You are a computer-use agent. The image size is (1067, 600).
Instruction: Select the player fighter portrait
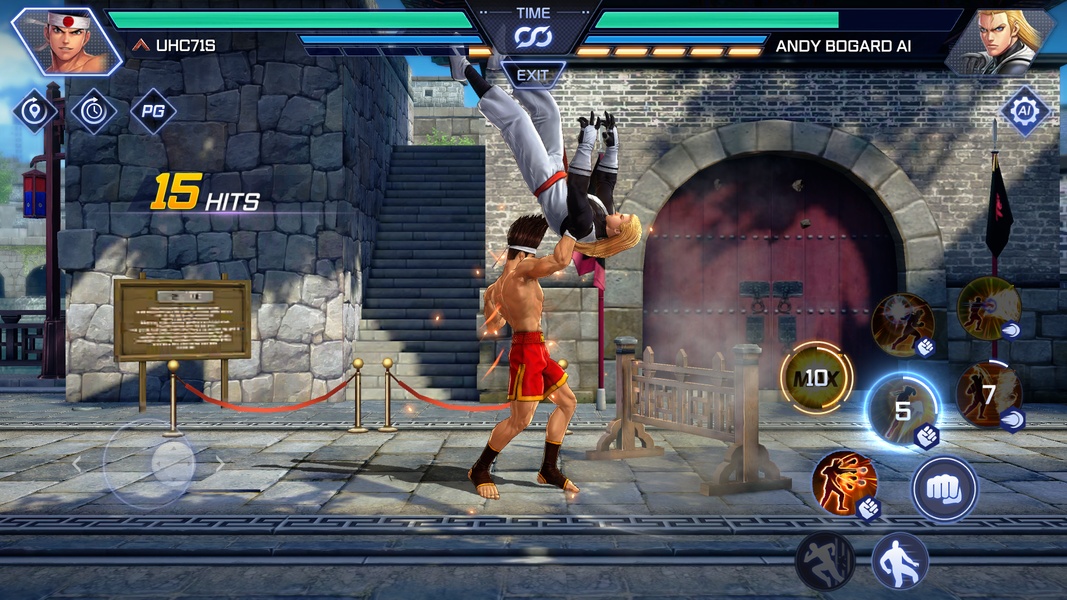(x=66, y=41)
